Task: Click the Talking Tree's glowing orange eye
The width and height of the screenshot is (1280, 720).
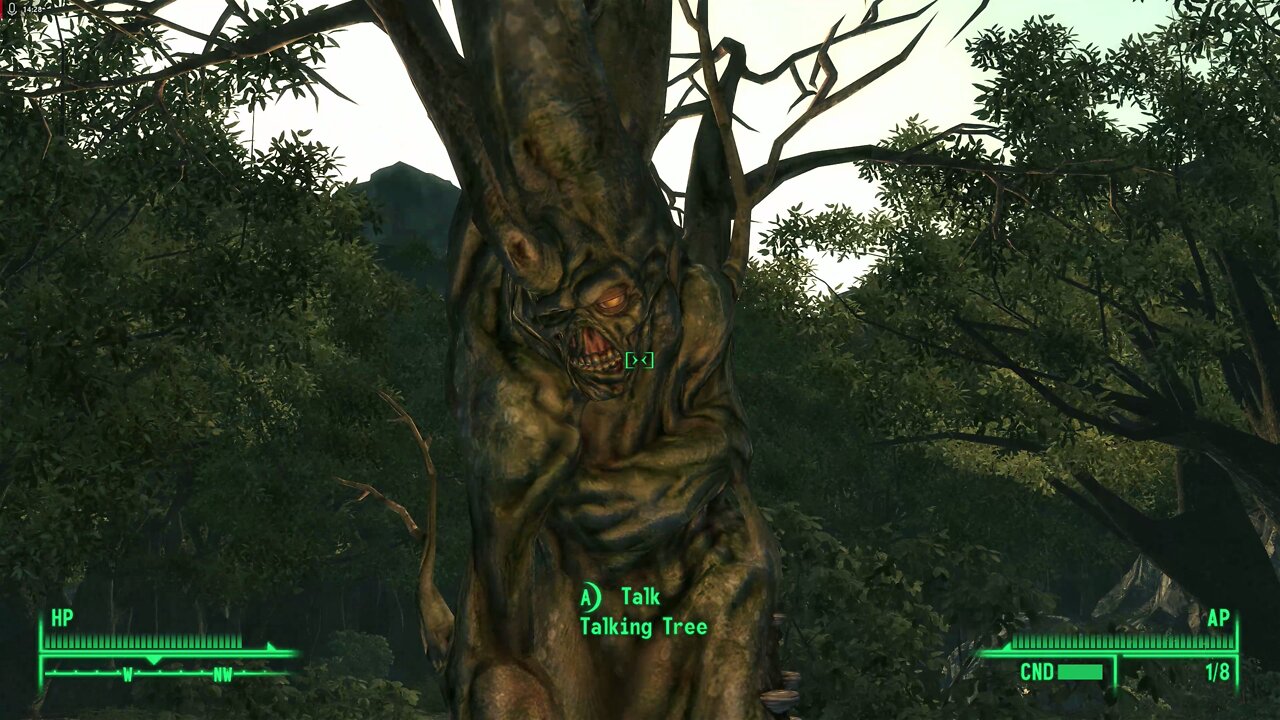Action: (x=614, y=301)
